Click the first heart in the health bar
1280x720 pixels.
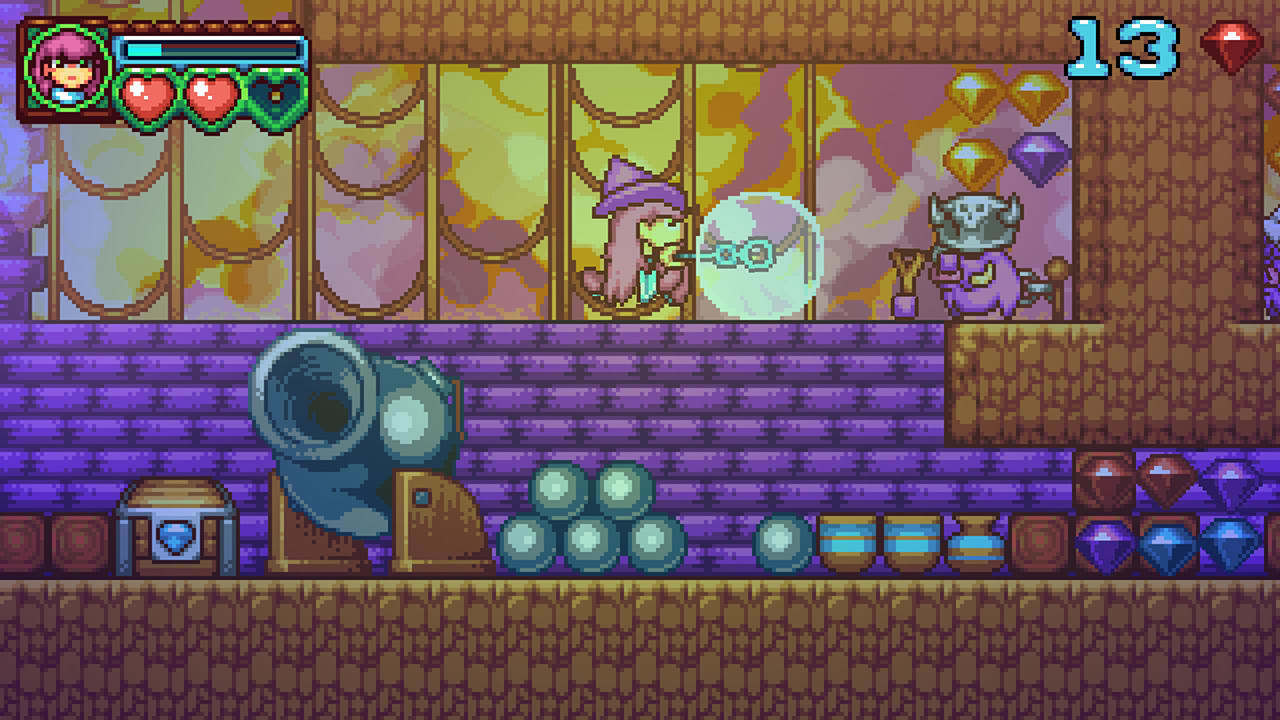coord(148,95)
